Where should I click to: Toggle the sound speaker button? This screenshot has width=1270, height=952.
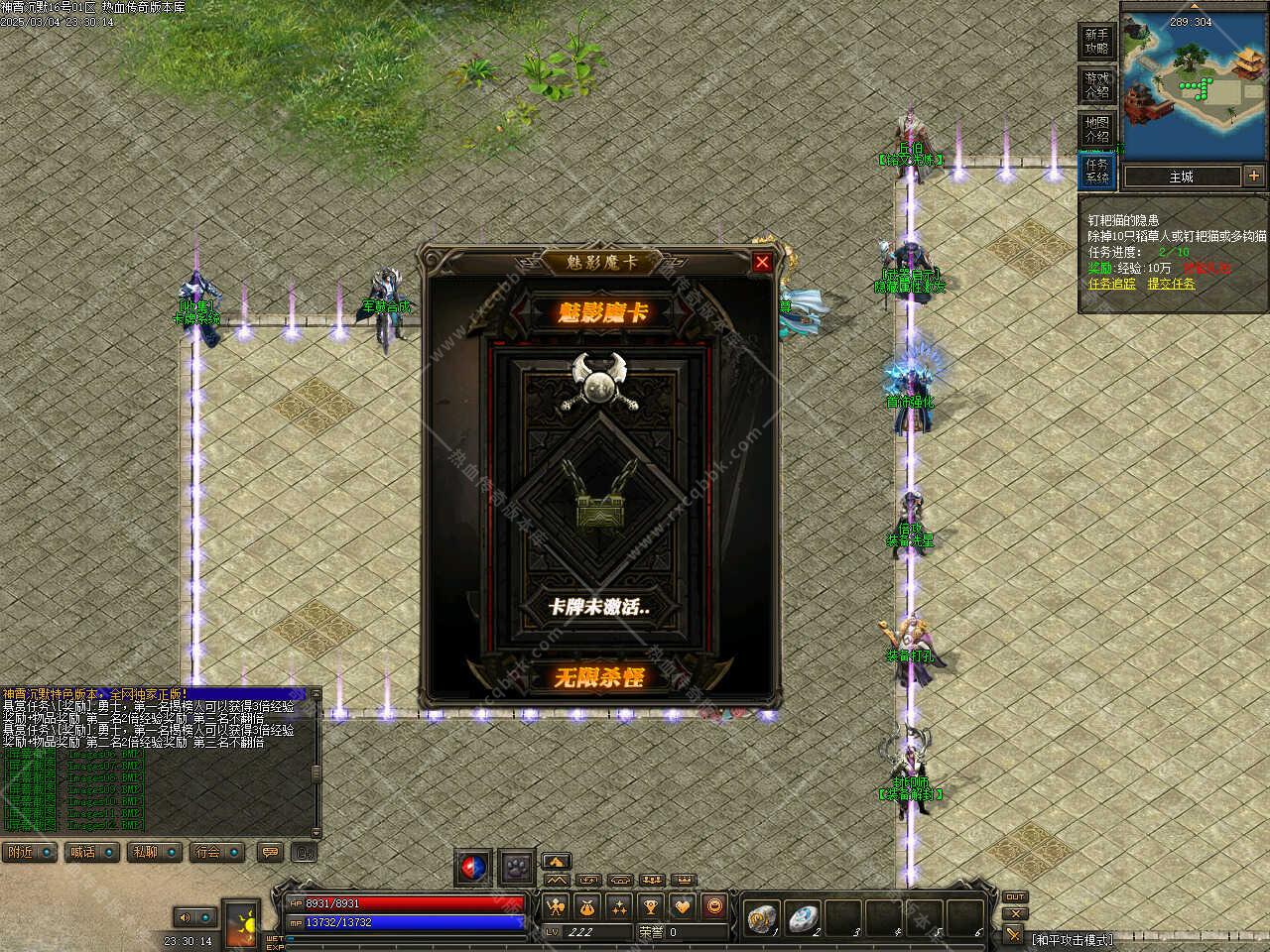(x=187, y=917)
